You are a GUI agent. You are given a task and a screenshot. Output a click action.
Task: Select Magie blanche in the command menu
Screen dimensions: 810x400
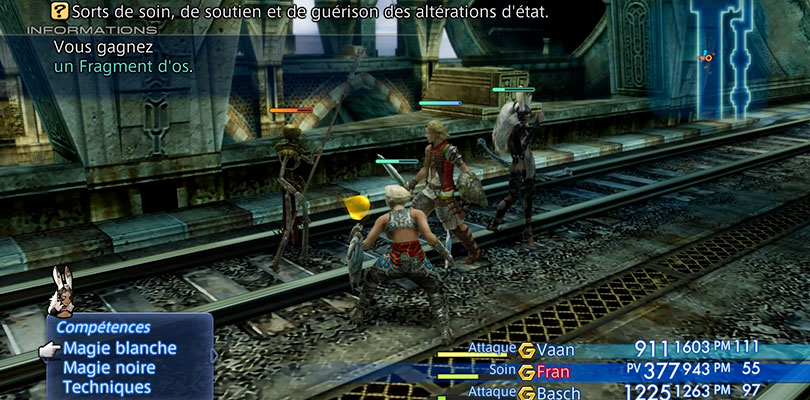(119, 348)
